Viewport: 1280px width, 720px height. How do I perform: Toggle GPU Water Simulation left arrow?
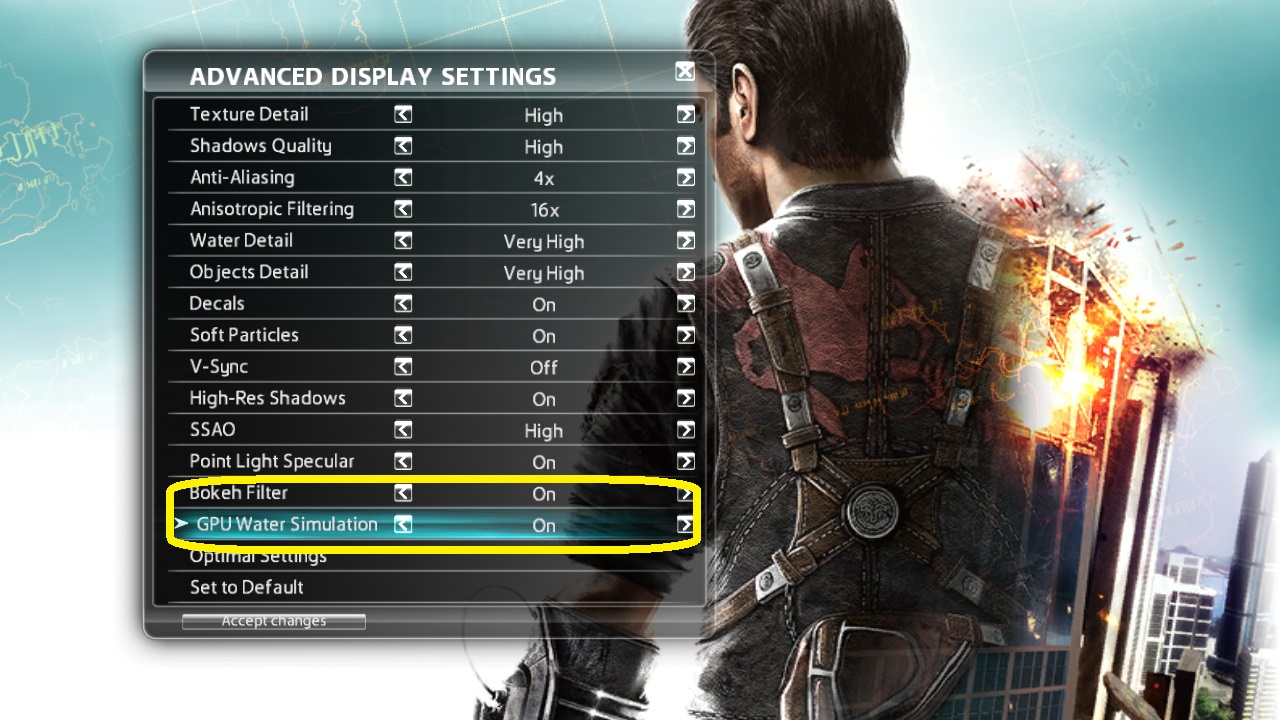[x=403, y=524]
